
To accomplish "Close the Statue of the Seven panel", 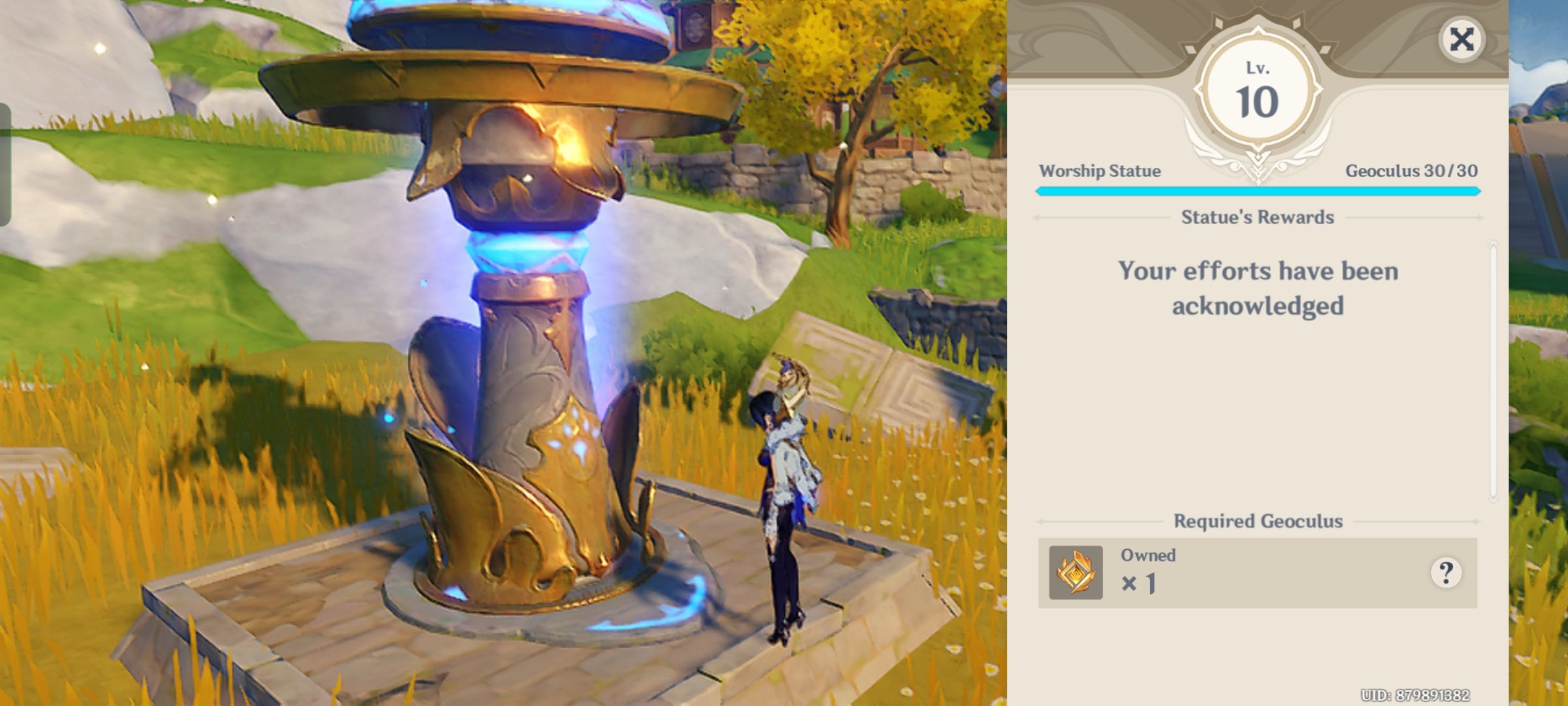I will pos(1462,40).
